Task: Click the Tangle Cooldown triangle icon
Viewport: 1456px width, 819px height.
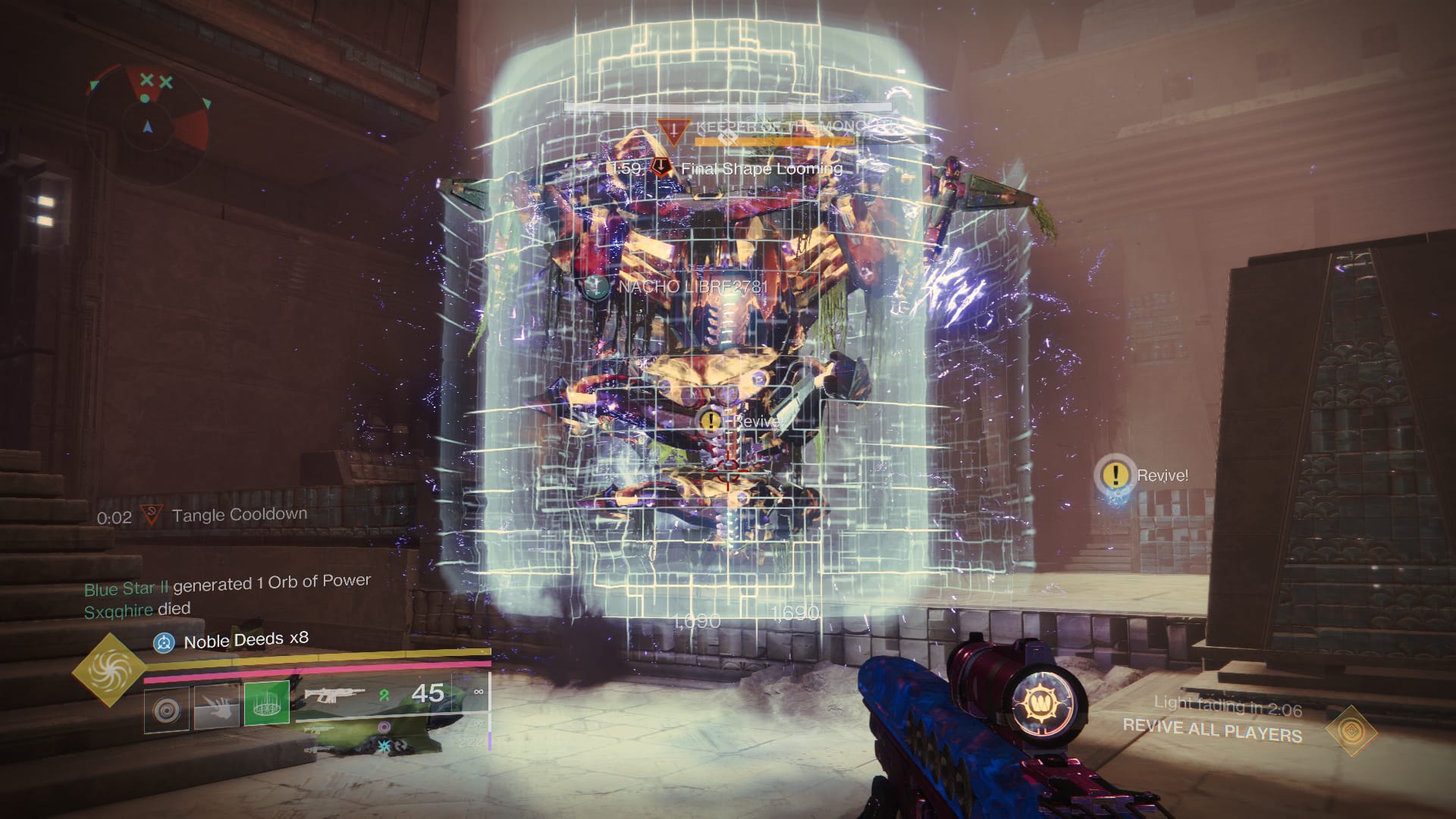Action: 152,514
